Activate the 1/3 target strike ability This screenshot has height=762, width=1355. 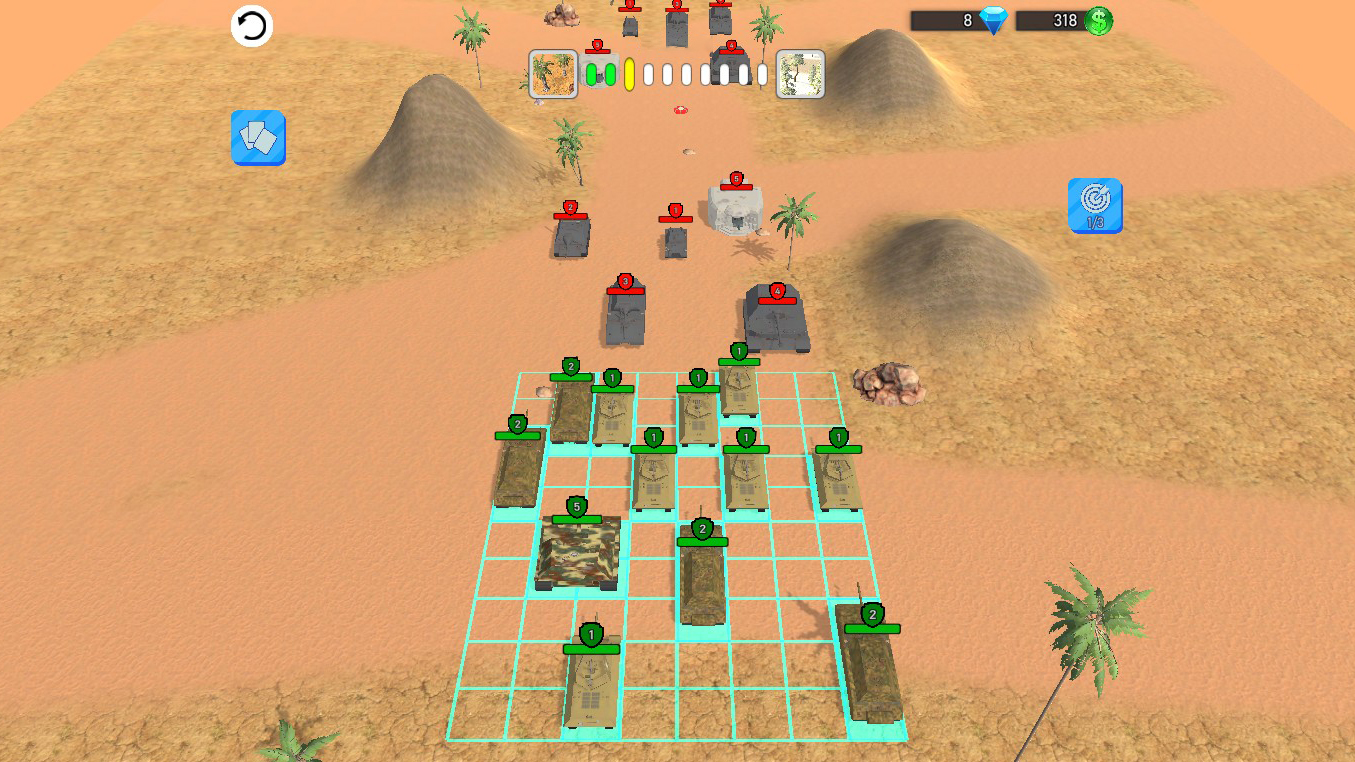pyautogui.click(x=1095, y=205)
